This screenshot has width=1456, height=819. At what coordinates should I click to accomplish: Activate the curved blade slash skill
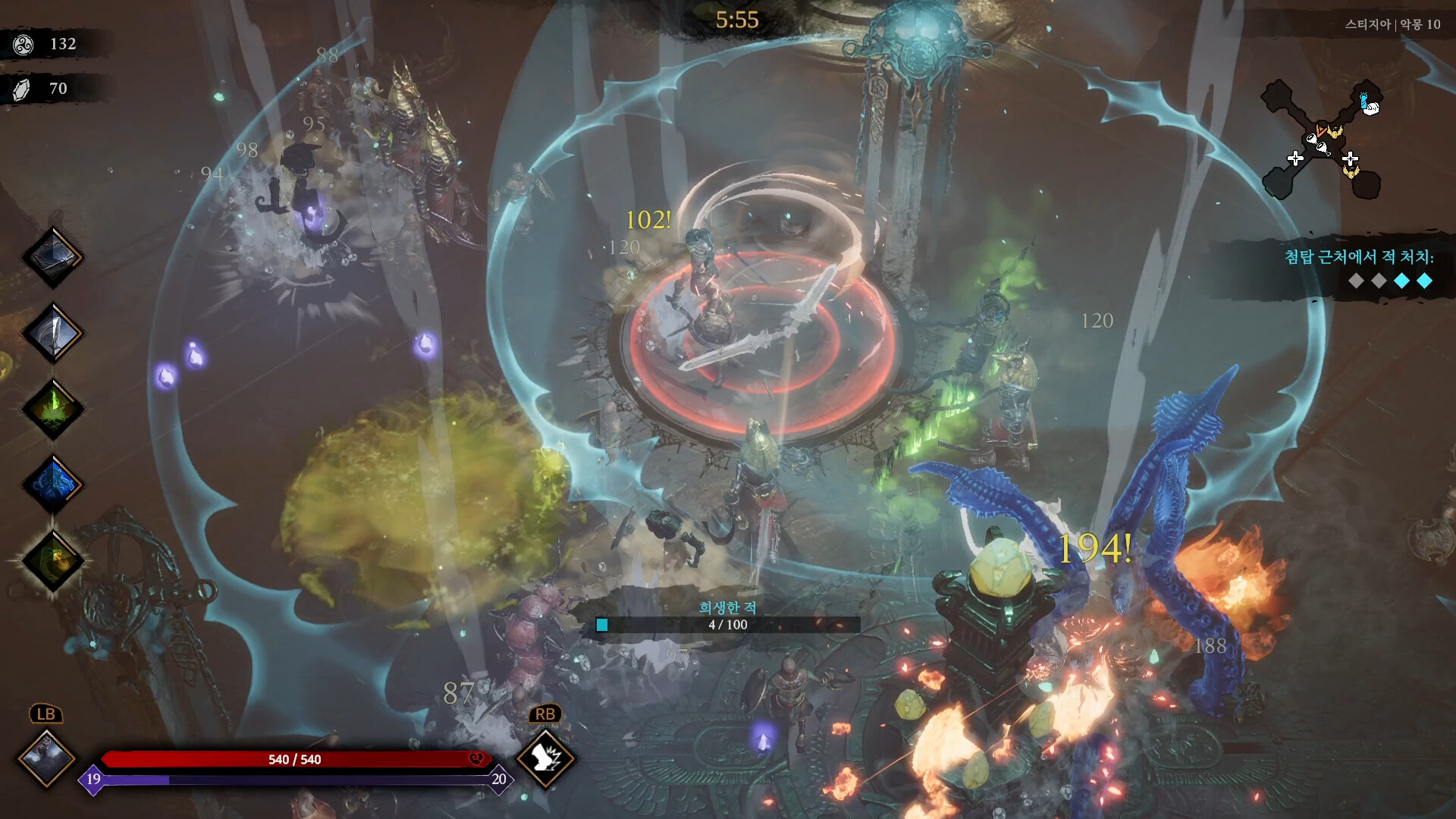52,334
